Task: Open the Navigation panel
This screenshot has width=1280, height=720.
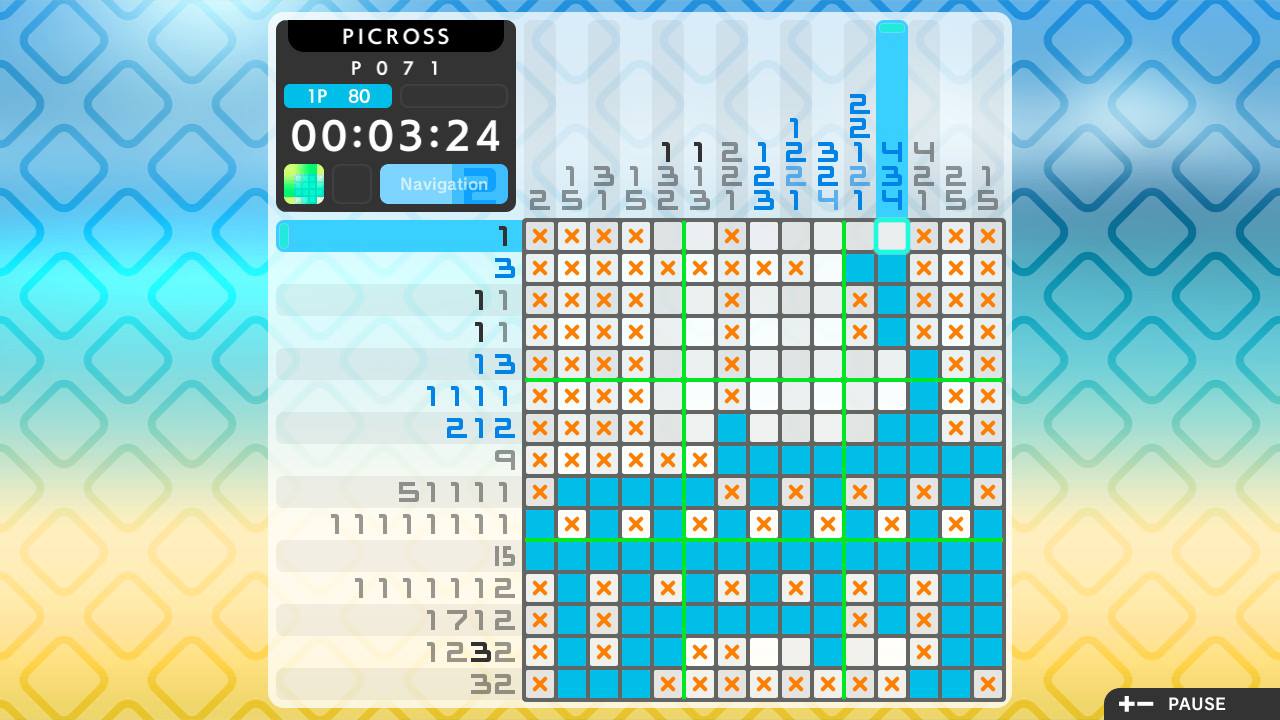Action: click(x=443, y=184)
